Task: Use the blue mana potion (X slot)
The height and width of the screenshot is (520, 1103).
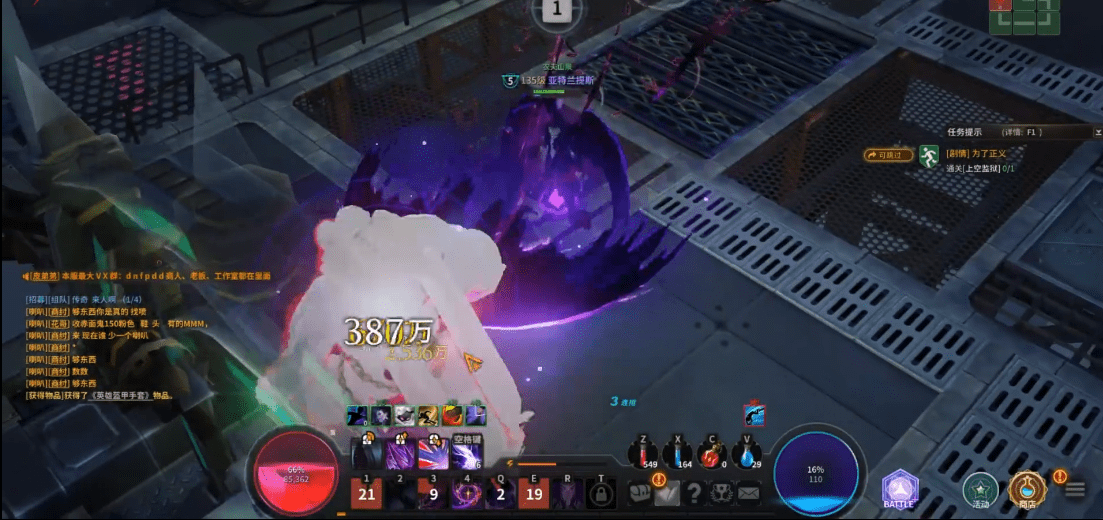Action: (x=679, y=455)
